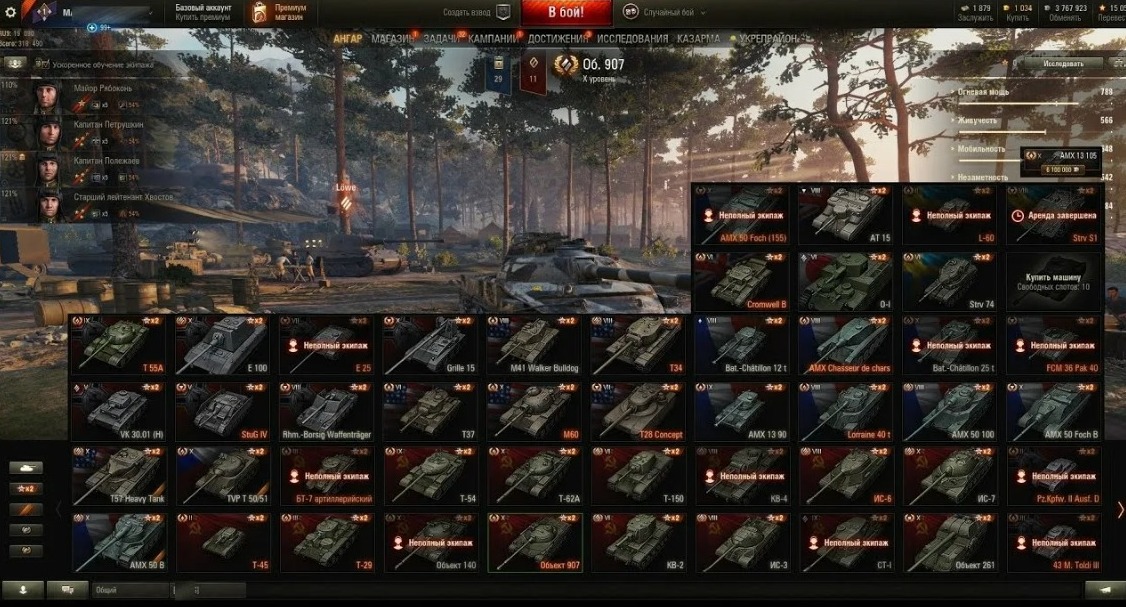Screen dimensions: 1126x607
Task: Click the Купить машину slot
Action: (x=1053, y=280)
